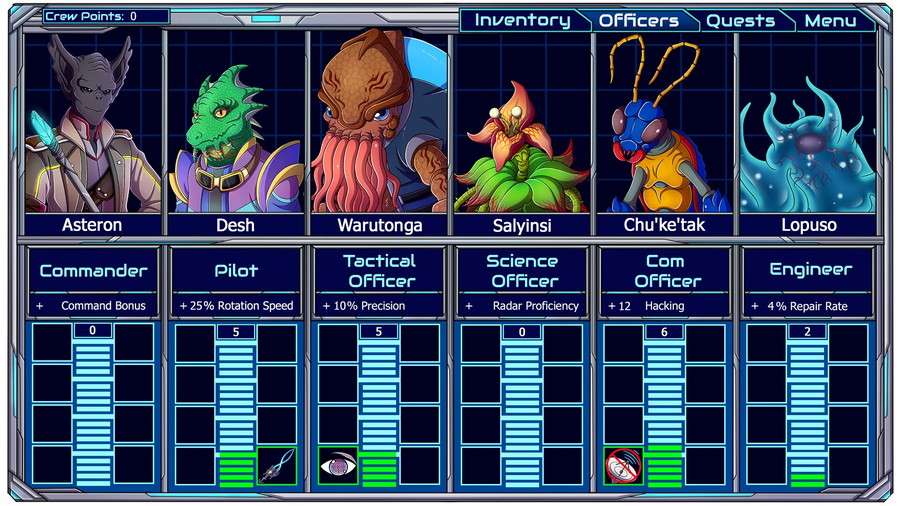The image size is (900, 506).
Task: Select the Engineer role header
Action: coord(808,270)
